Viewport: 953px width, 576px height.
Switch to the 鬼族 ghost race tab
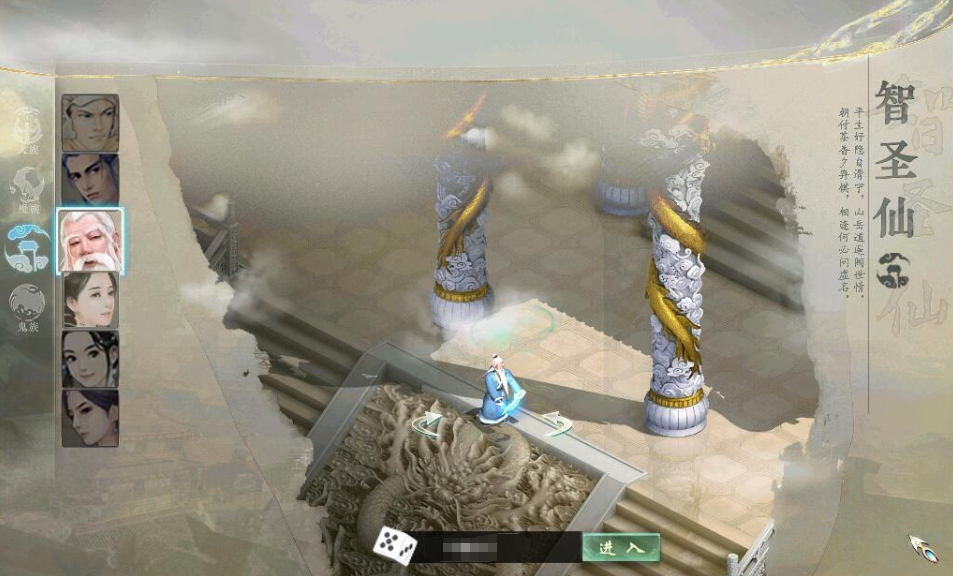tap(27, 304)
